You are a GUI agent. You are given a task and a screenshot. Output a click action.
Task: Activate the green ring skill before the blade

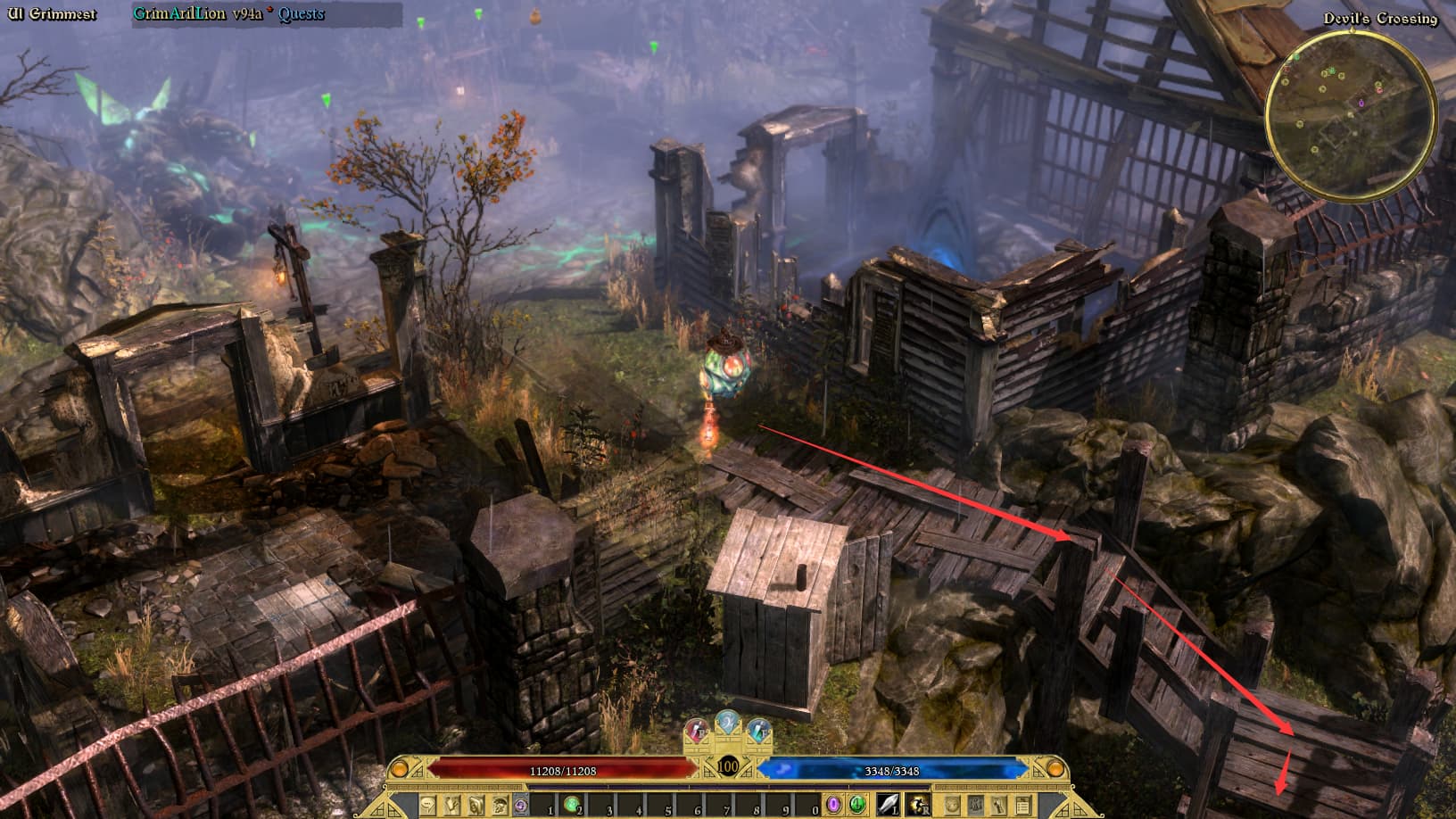pos(856,805)
